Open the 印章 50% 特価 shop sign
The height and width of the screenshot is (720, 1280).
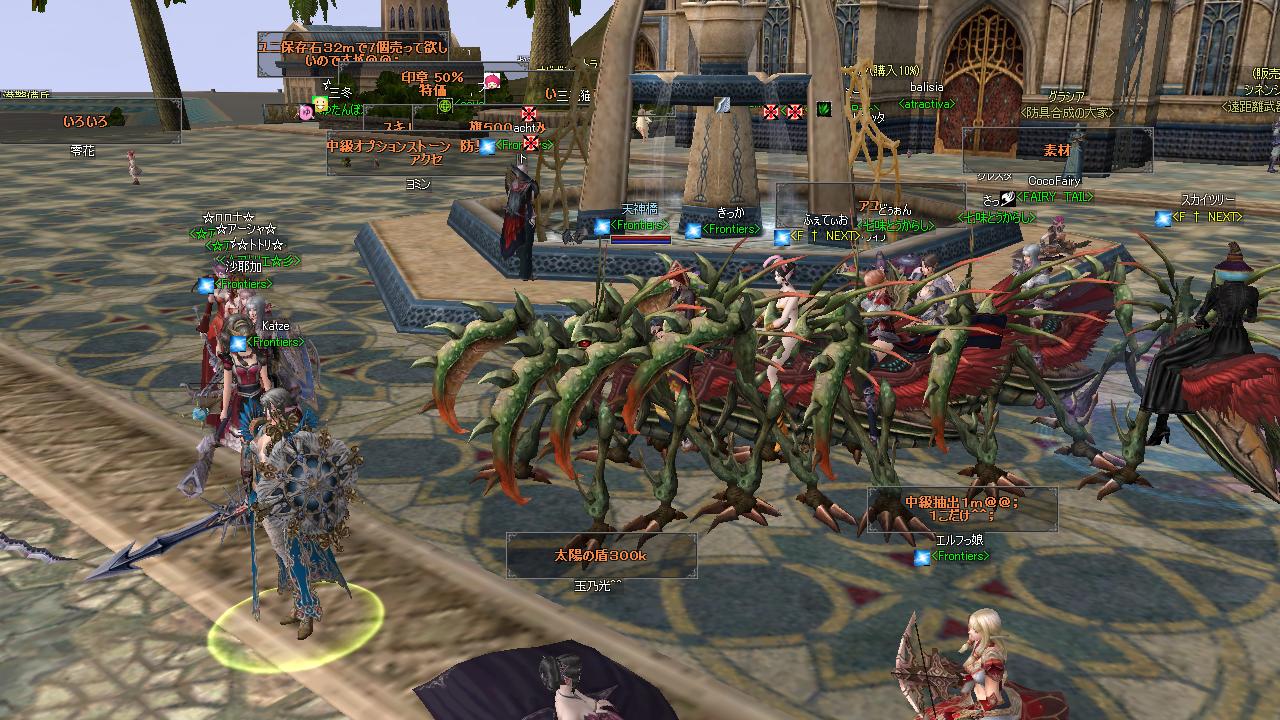(432, 83)
